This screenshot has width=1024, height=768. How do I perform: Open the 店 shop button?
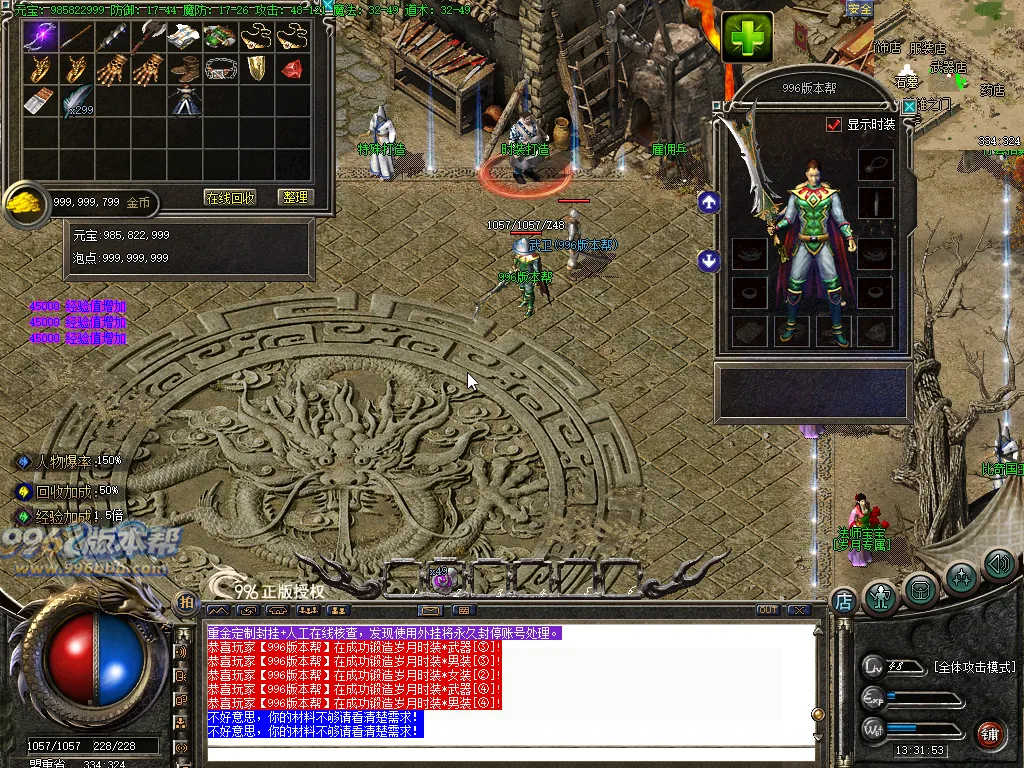(843, 601)
